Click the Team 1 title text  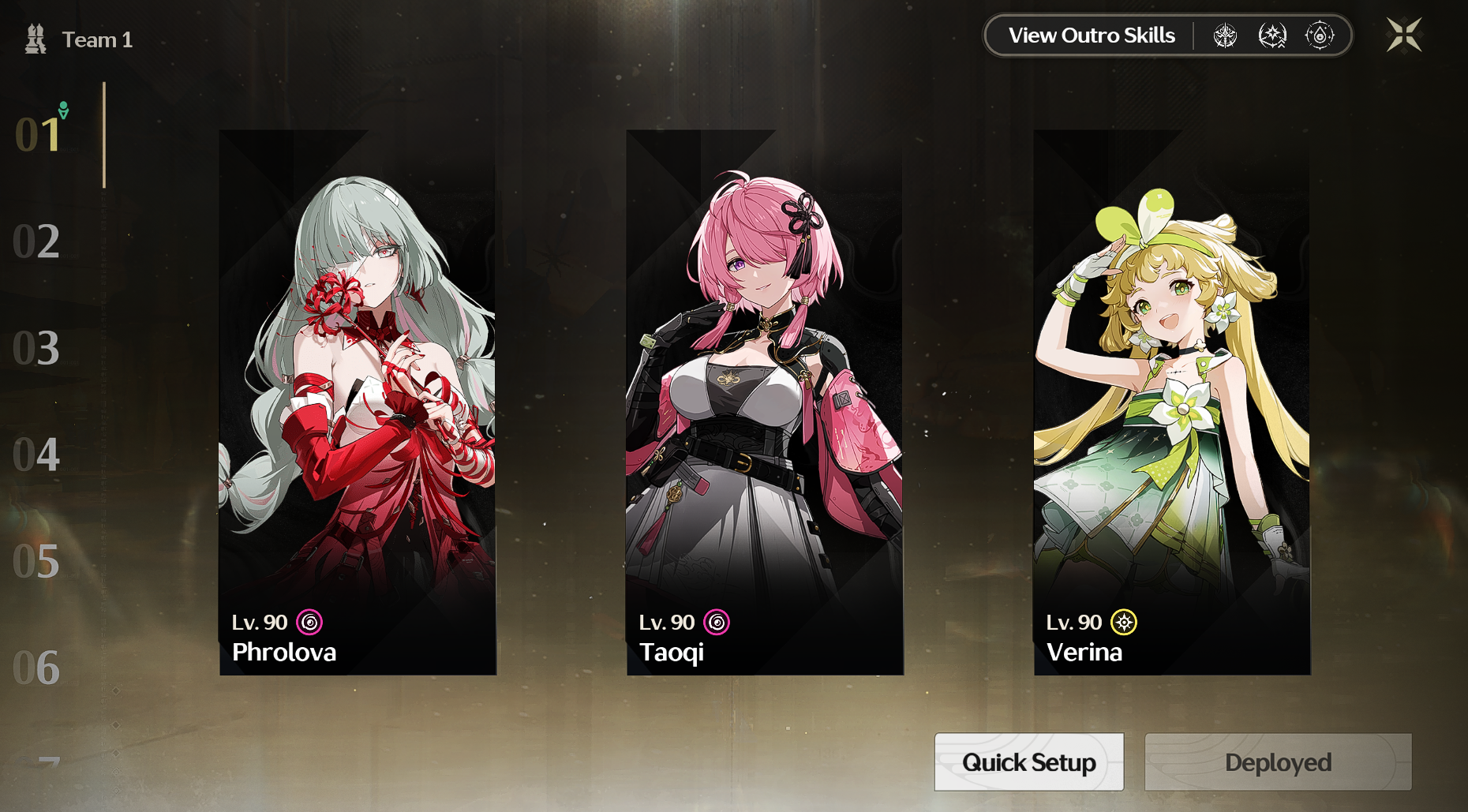point(97,39)
